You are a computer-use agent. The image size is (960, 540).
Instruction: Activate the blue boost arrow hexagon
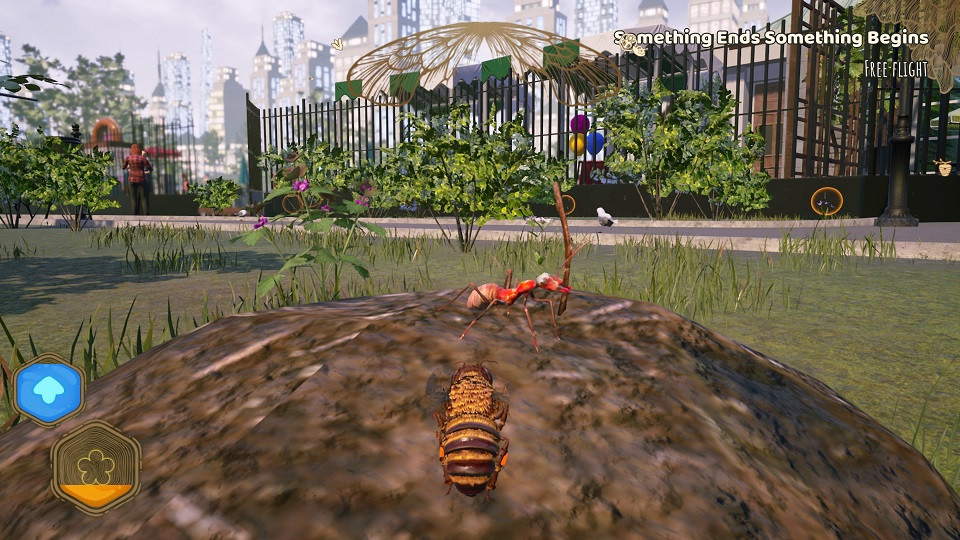click(x=49, y=389)
